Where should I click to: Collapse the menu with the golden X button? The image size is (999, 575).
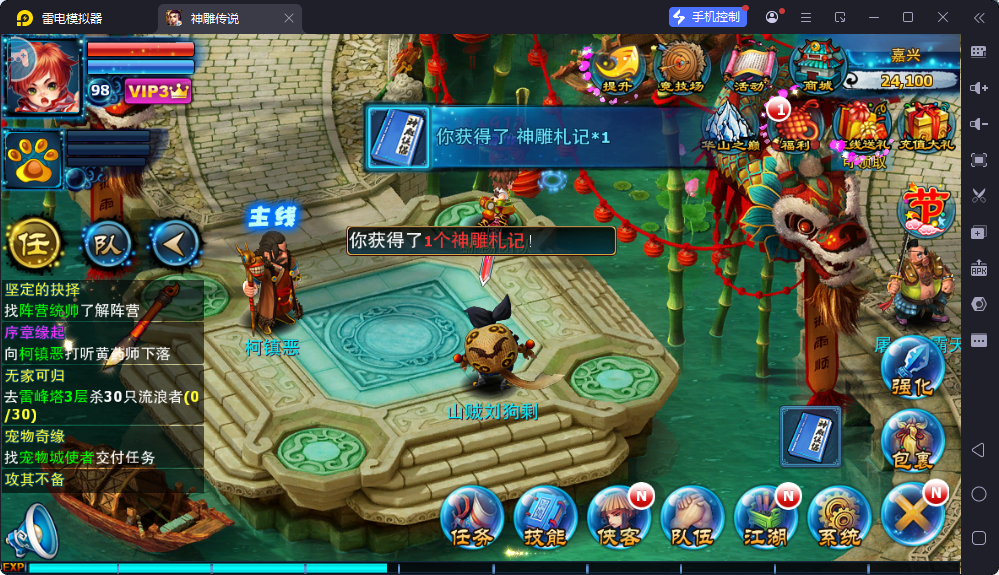click(x=913, y=517)
